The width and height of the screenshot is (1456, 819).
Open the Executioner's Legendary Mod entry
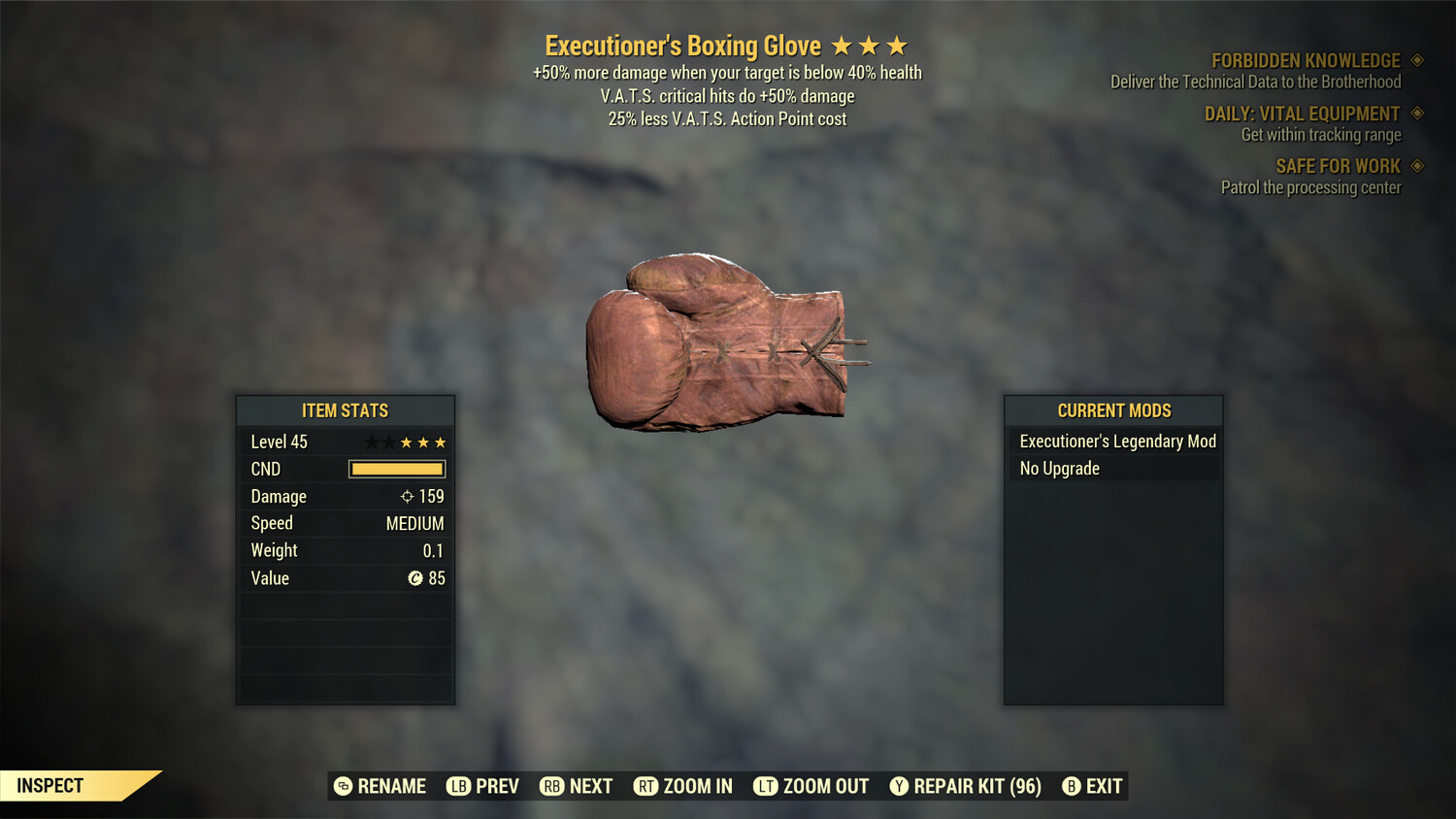click(x=1116, y=442)
